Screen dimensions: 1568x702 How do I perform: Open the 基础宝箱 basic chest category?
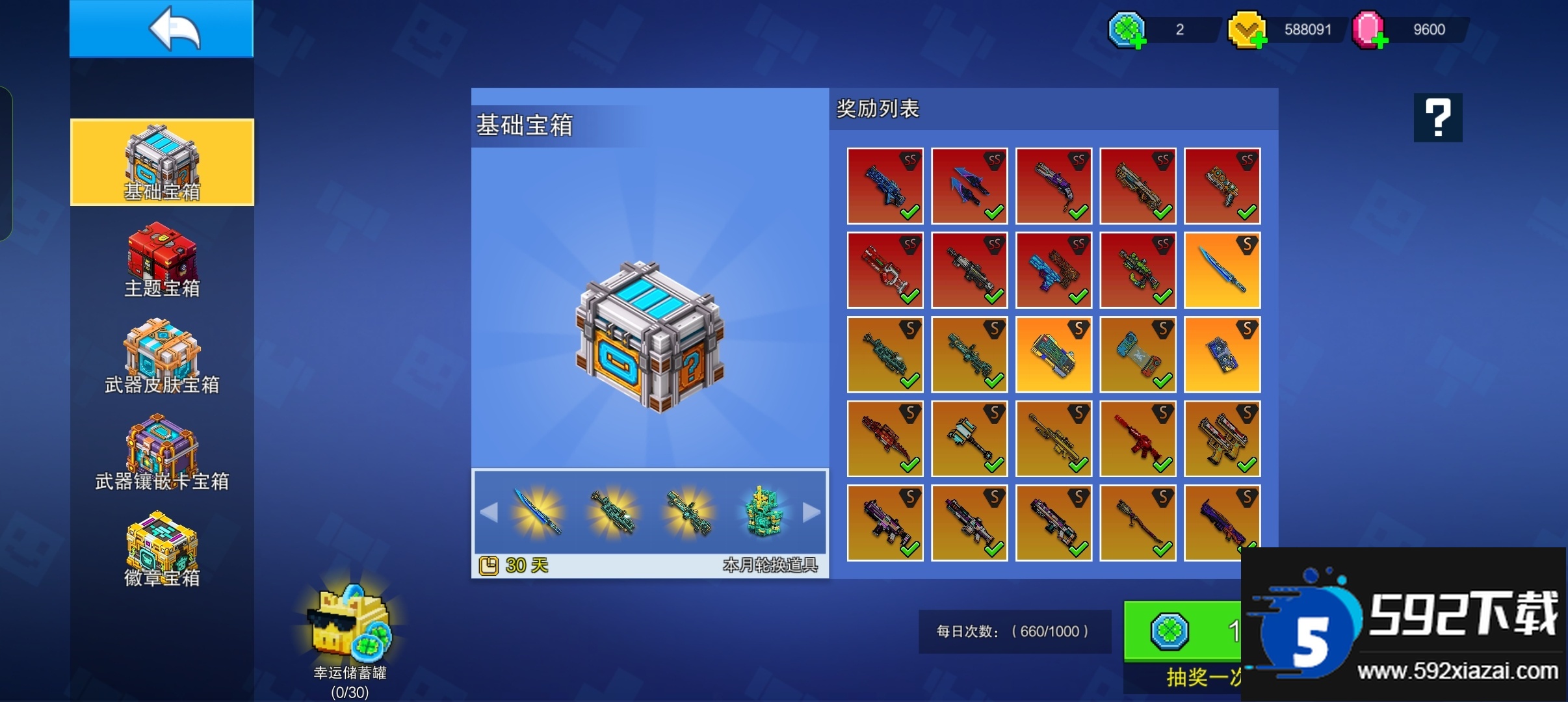(162, 162)
